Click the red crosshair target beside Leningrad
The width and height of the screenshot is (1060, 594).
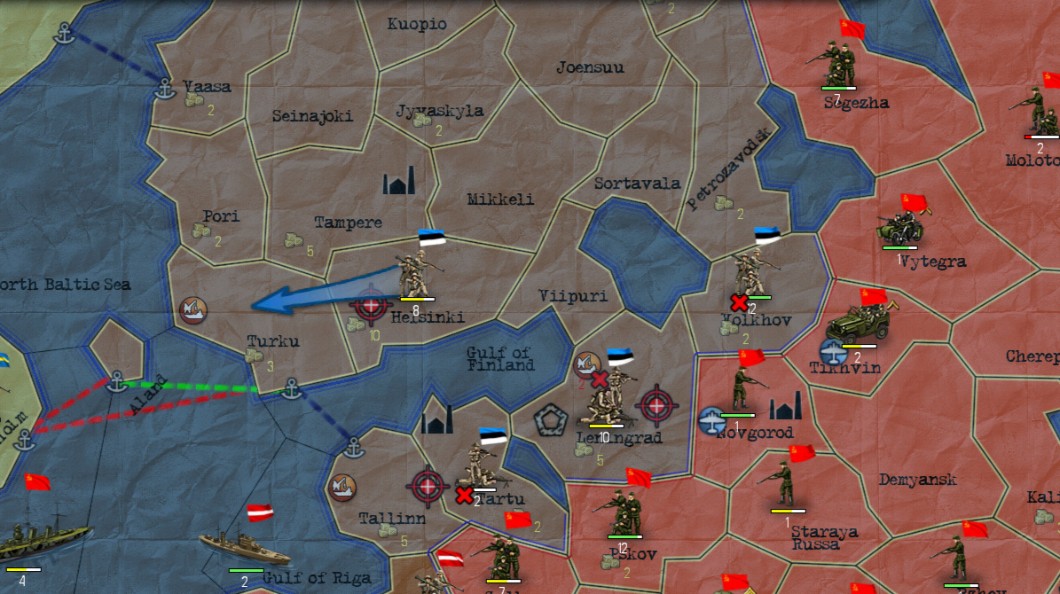[x=657, y=404]
